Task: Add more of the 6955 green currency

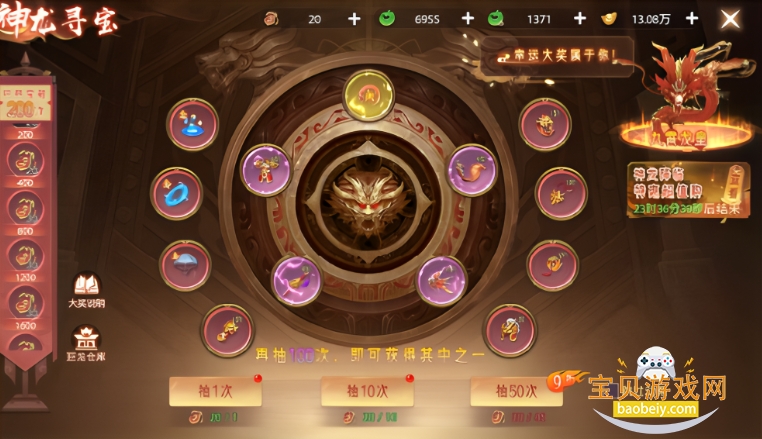Action: click(x=468, y=18)
